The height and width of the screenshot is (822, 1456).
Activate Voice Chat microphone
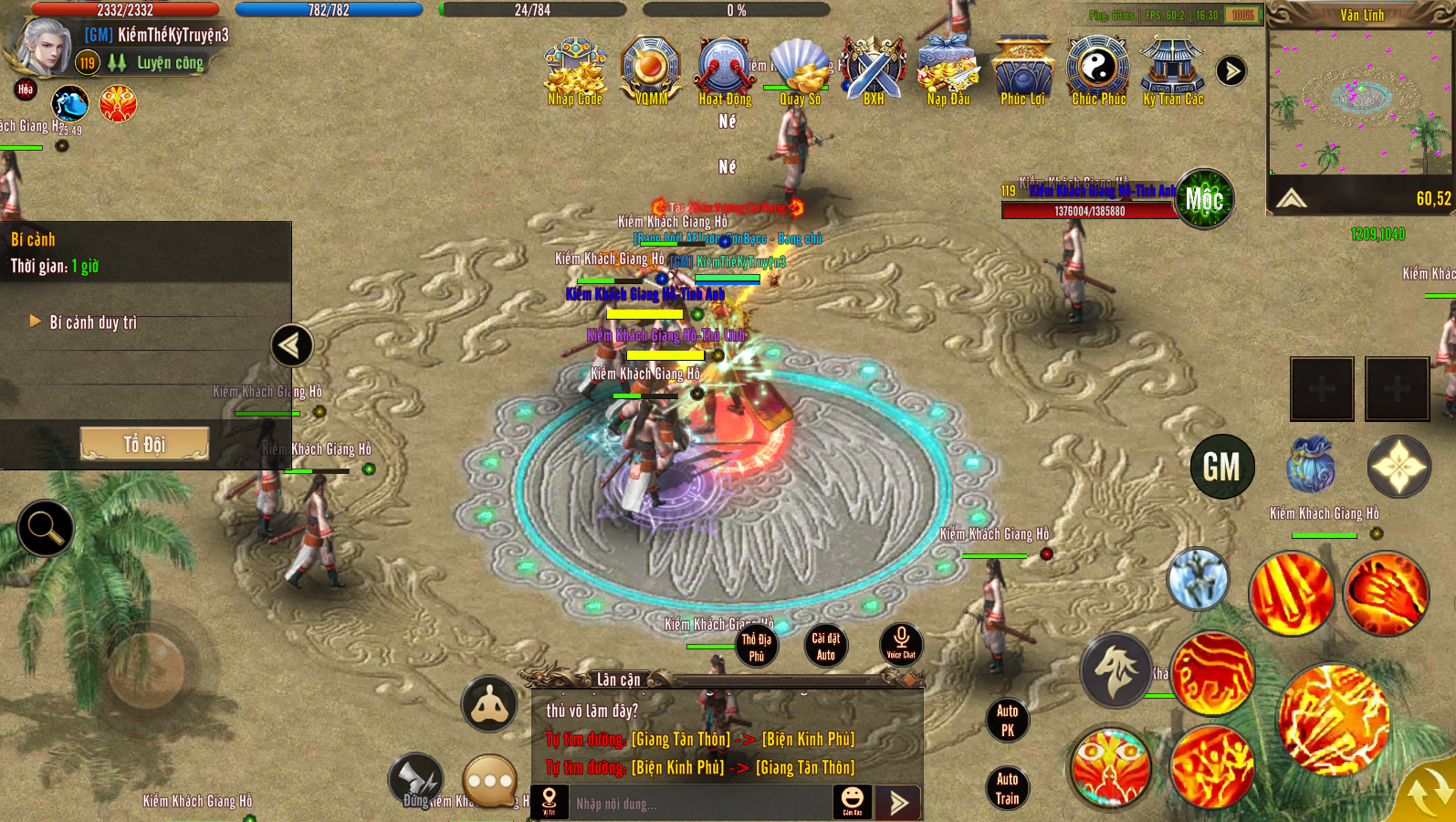point(901,644)
